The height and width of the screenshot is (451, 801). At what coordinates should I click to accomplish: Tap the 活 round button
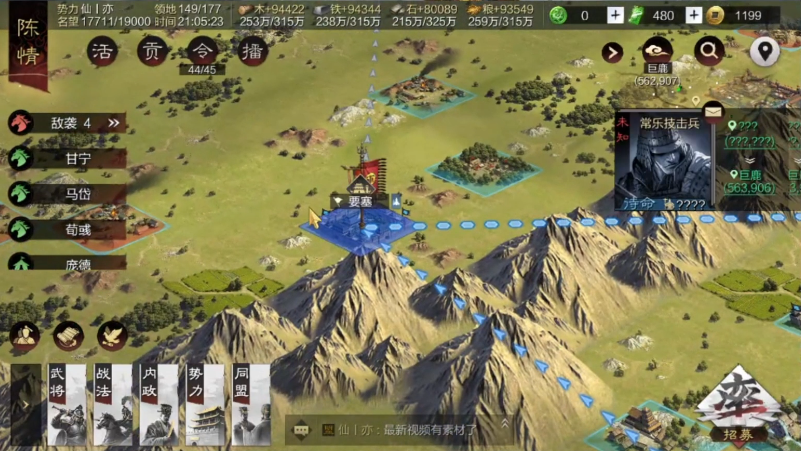click(102, 52)
